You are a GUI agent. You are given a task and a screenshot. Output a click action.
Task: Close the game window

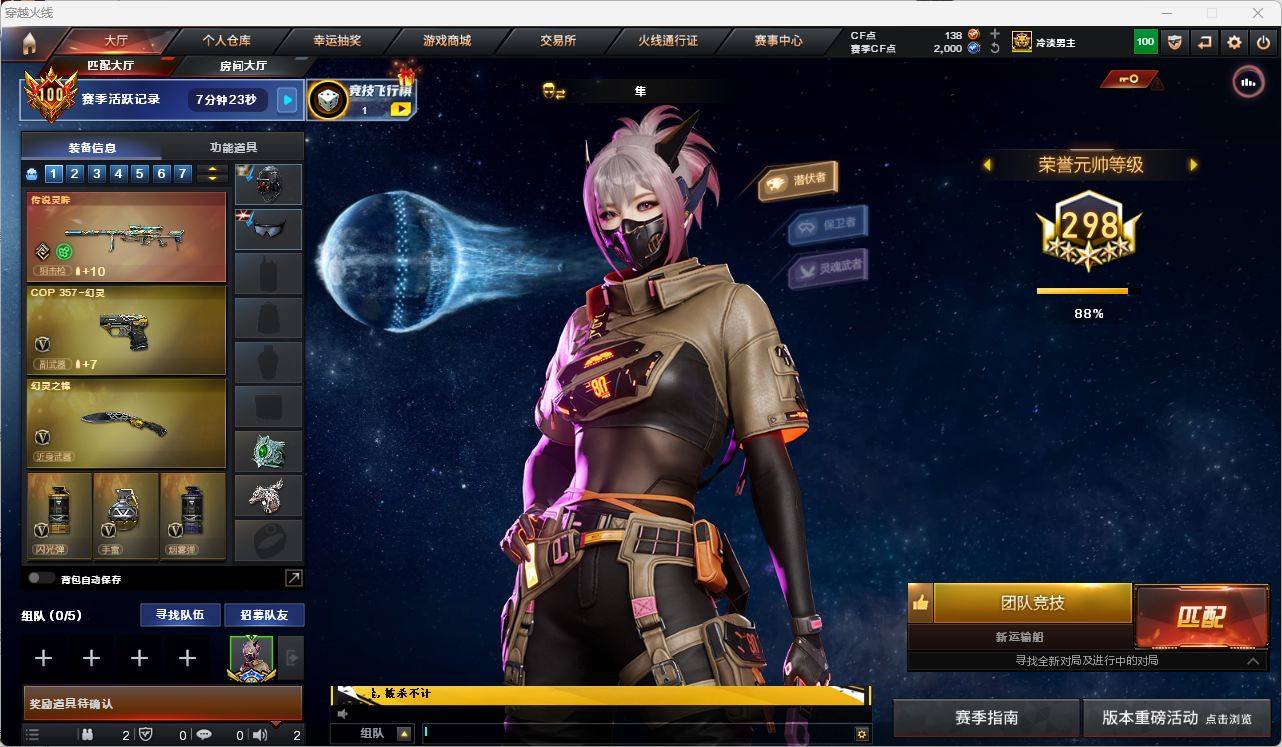coord(1258,13)
